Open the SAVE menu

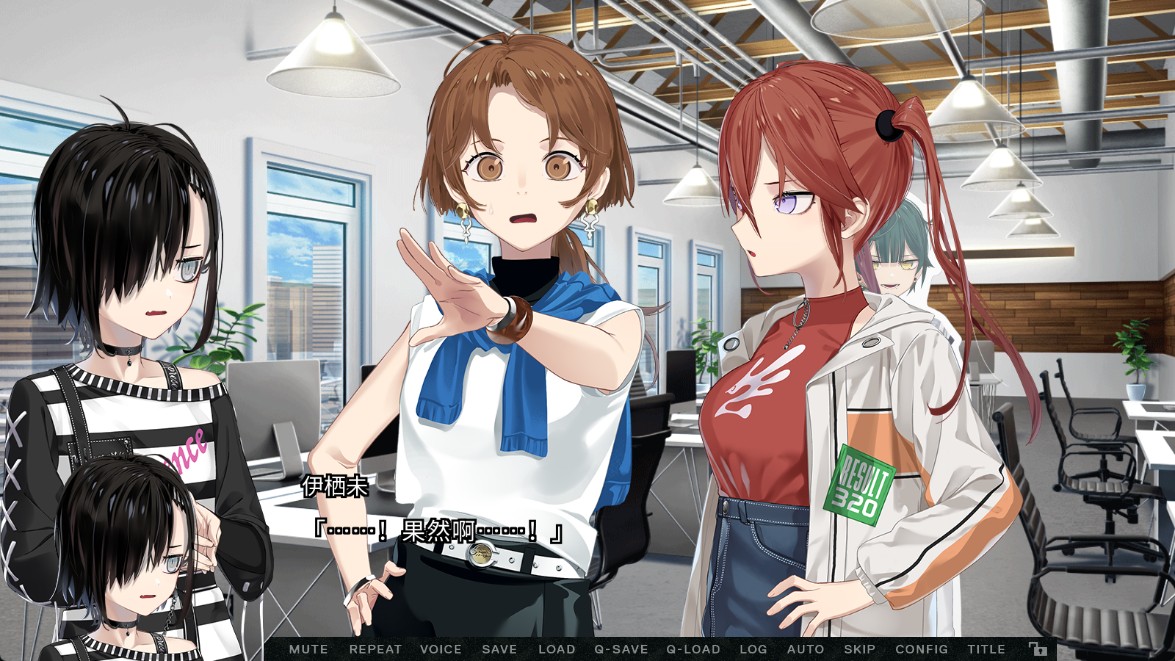pyautogui.click(x=499, y=649)
